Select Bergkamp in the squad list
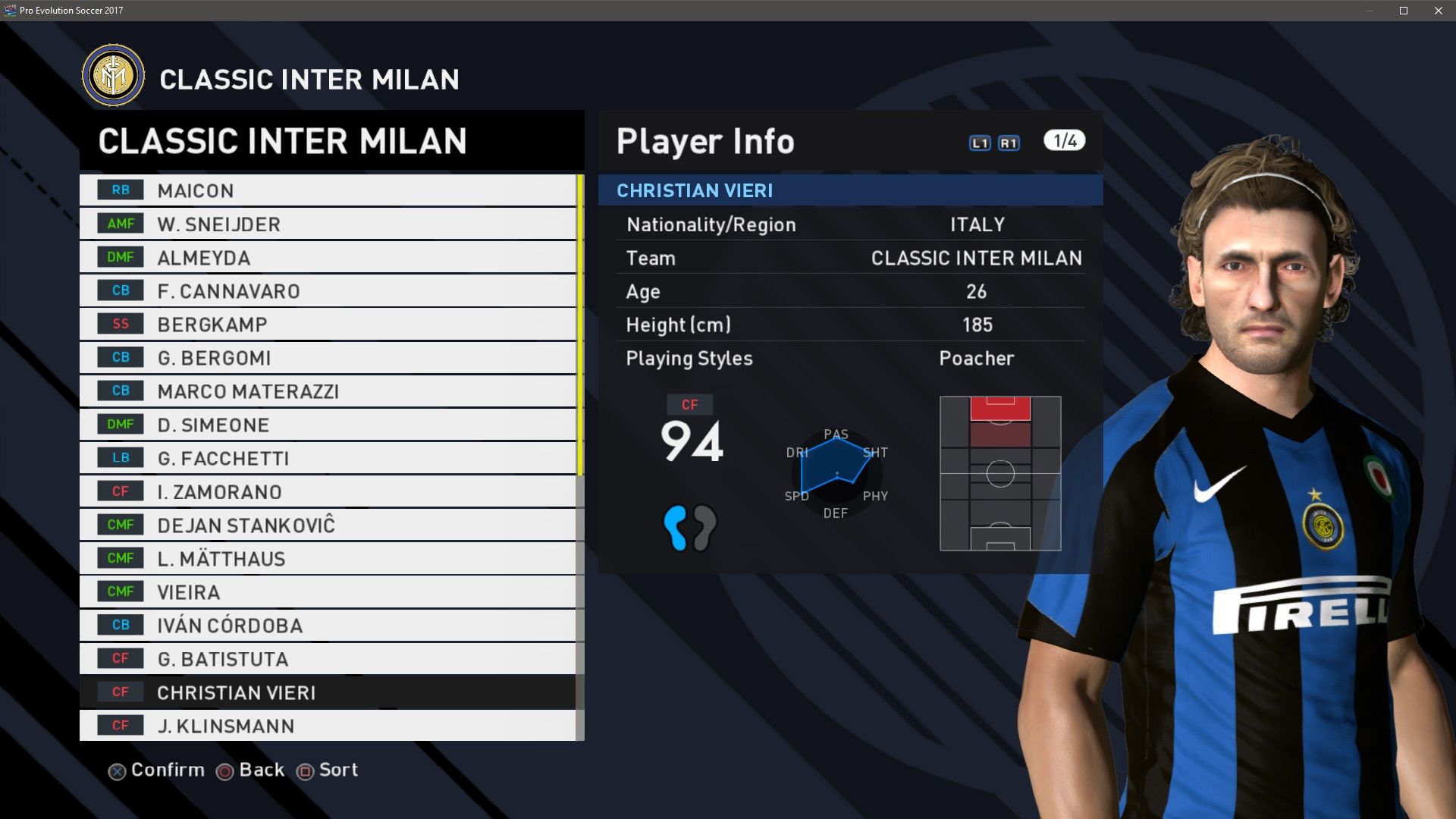The width and height of the screenshot is (1456, 819). [x=328, y=325]
